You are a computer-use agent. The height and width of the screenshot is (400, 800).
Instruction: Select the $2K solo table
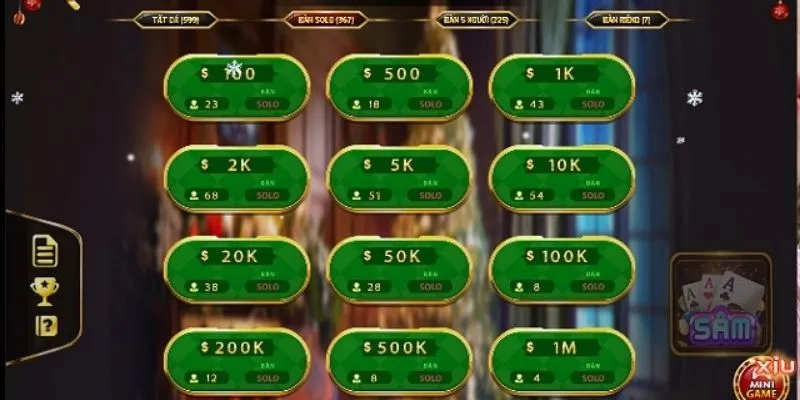pyautogui.click(x=237, y=178)
